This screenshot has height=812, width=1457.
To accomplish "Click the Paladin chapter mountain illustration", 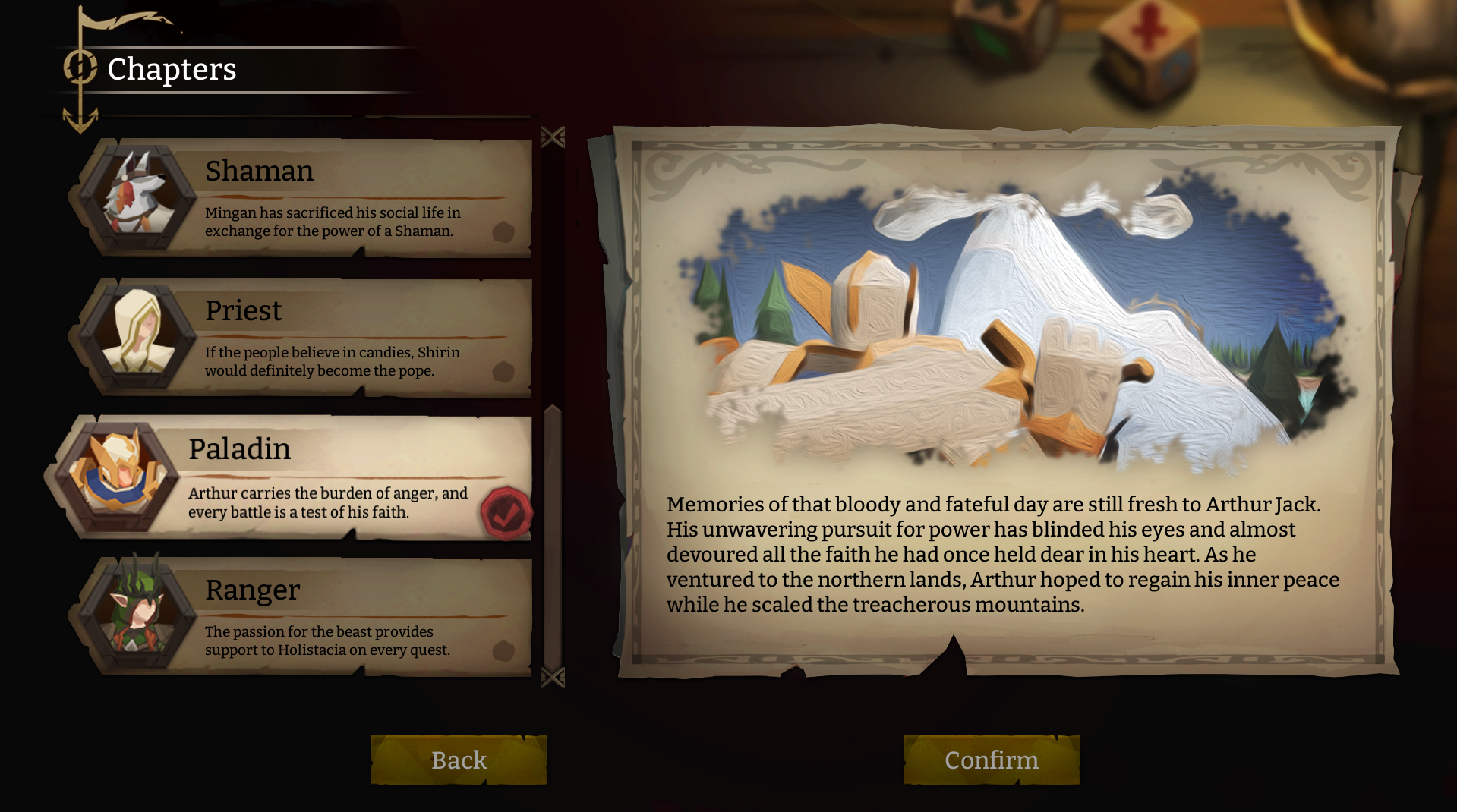I will tap(1010, 326).
